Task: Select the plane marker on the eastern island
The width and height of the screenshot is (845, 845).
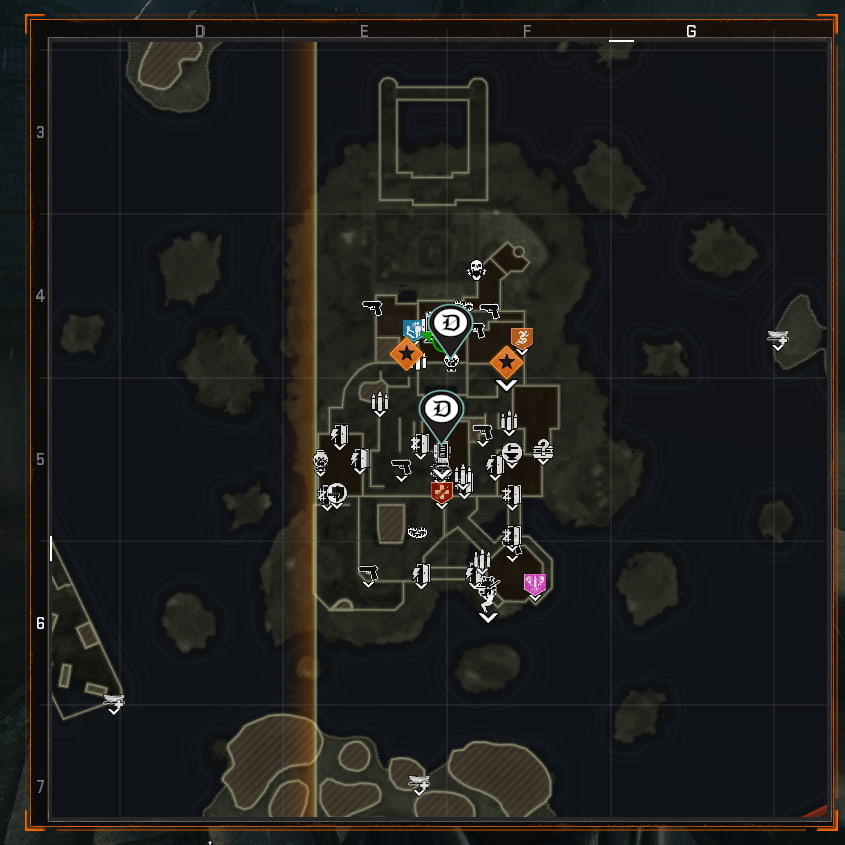Action: [x=779, y=339]
